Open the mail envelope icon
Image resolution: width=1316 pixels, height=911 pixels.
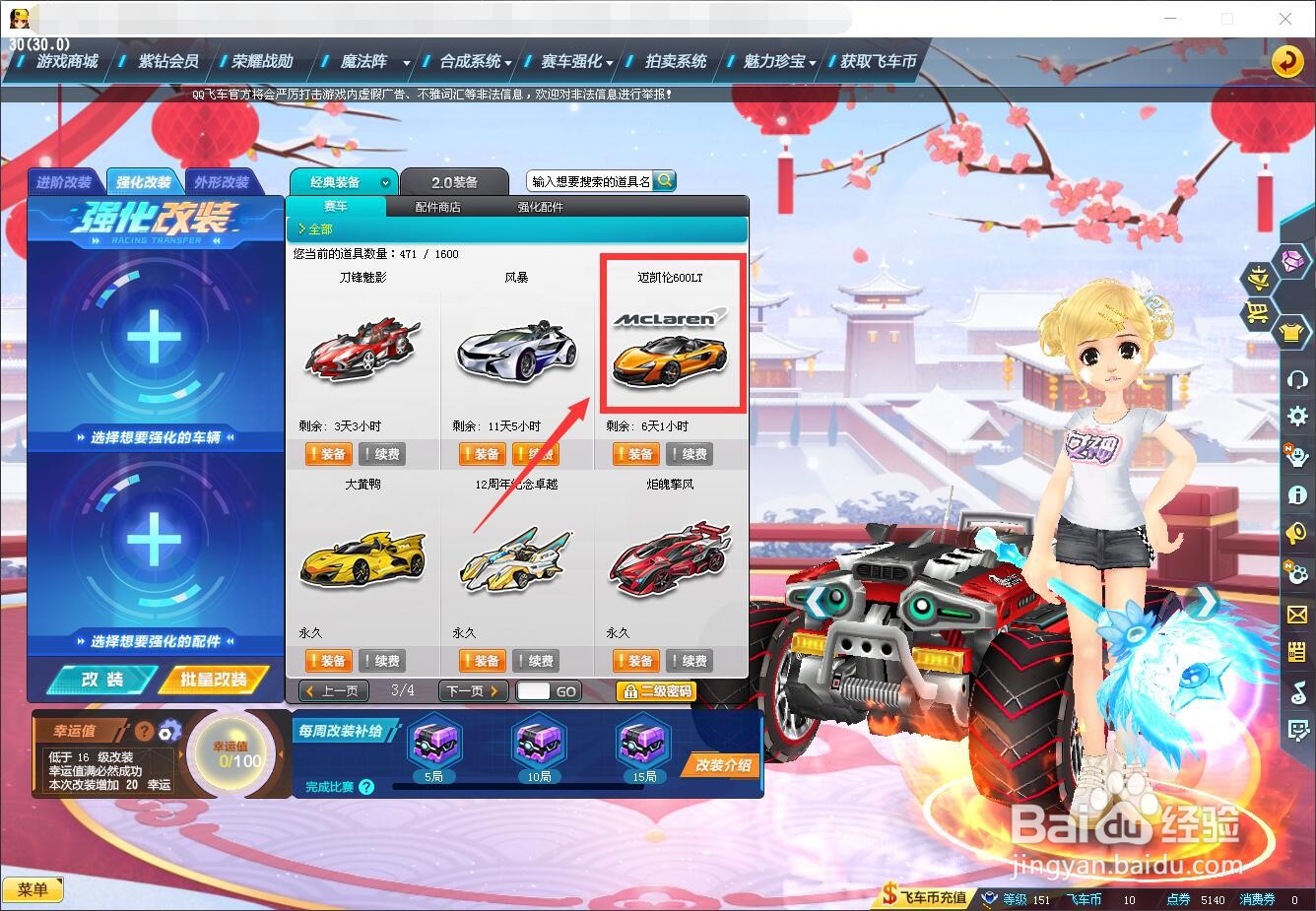click(1295, 613)
